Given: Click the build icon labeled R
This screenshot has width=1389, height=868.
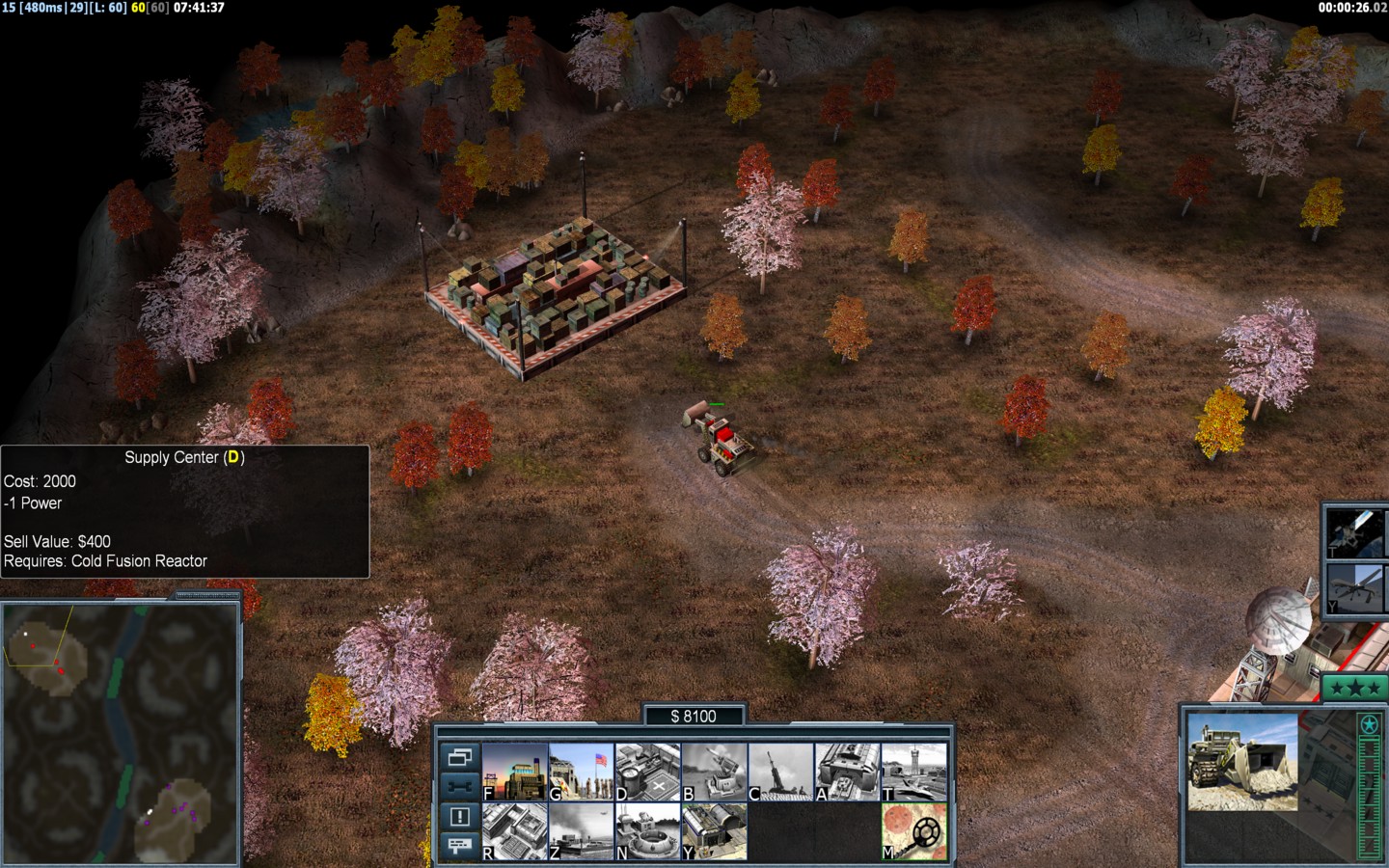Looking at the screenshot, I should 515,831.
